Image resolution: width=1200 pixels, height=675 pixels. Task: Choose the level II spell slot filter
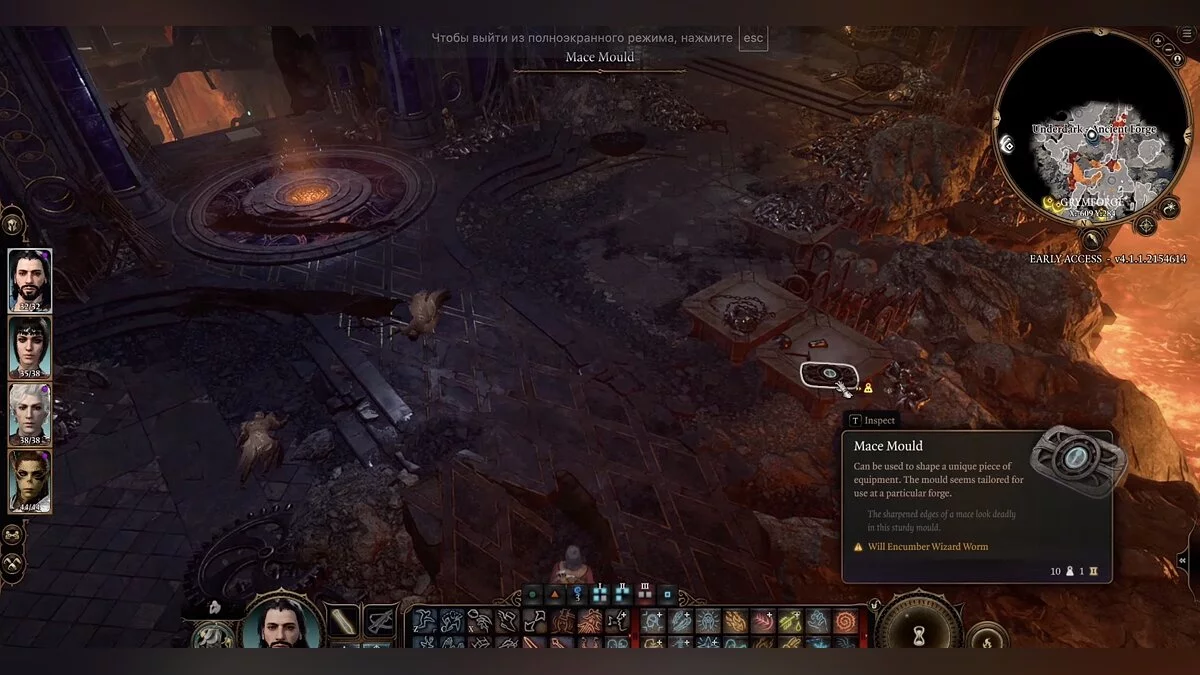coord(623,593)
